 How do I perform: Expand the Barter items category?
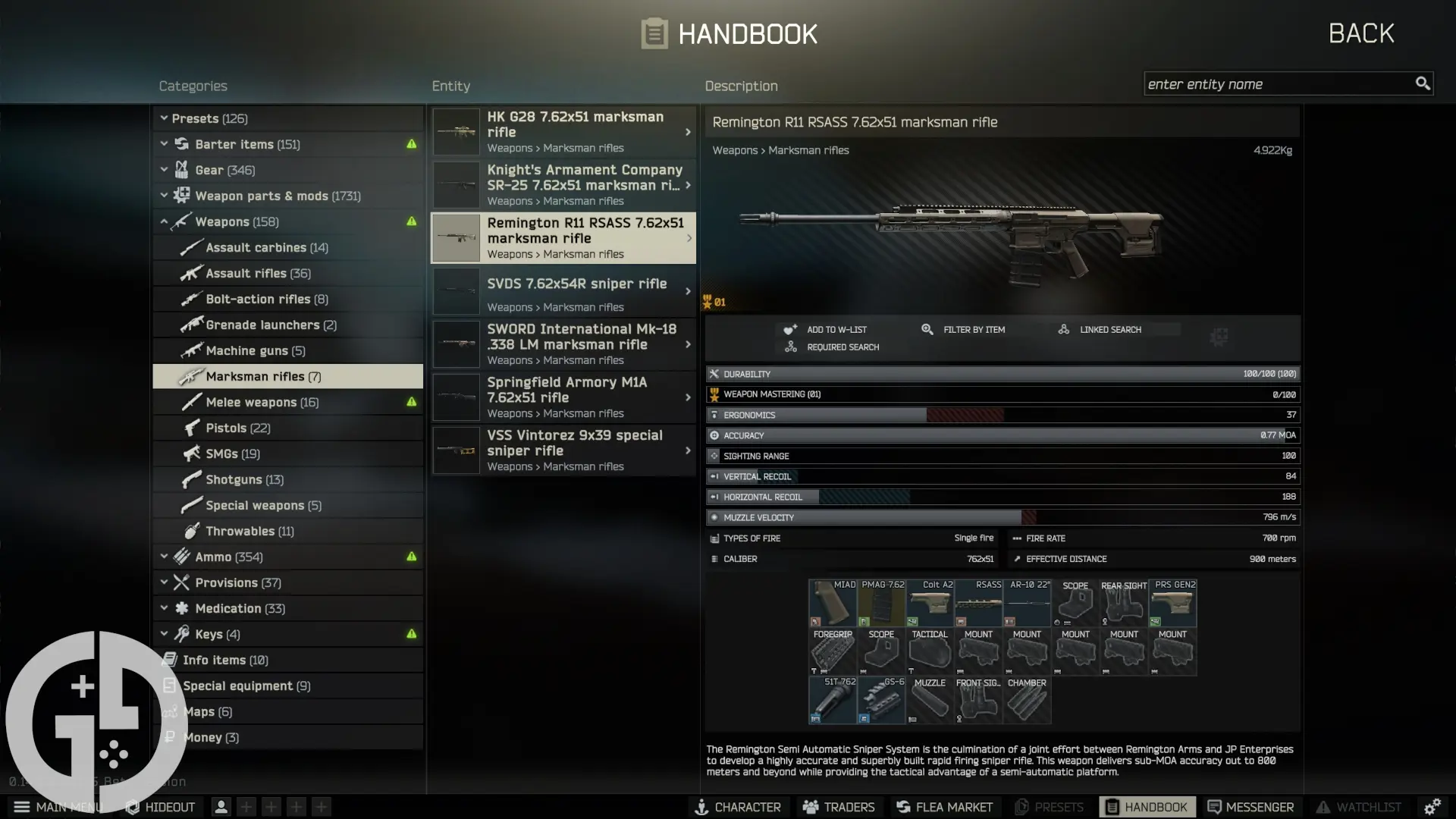(164, 143)
